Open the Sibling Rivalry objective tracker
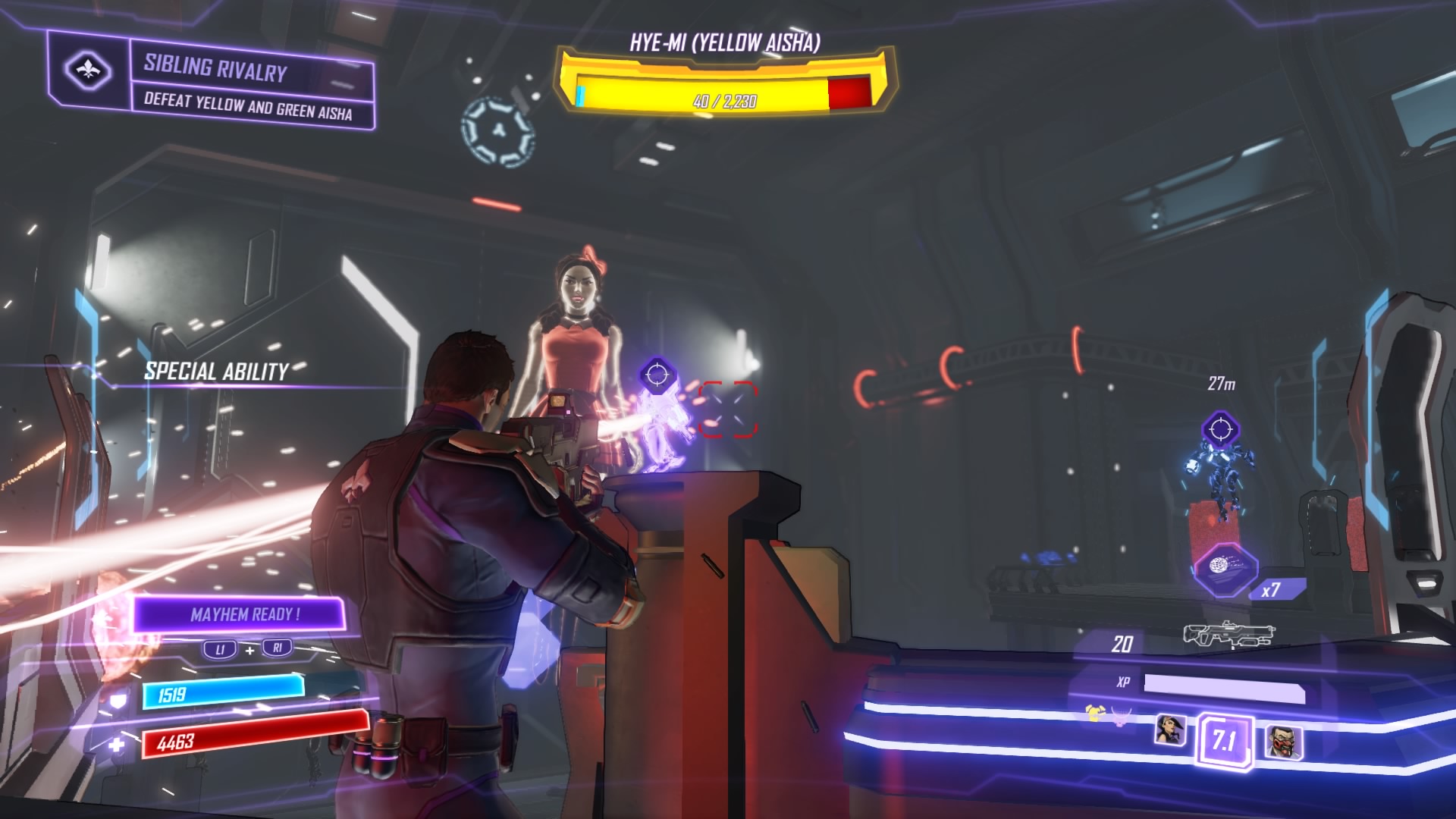 click(x=250, y=85)
